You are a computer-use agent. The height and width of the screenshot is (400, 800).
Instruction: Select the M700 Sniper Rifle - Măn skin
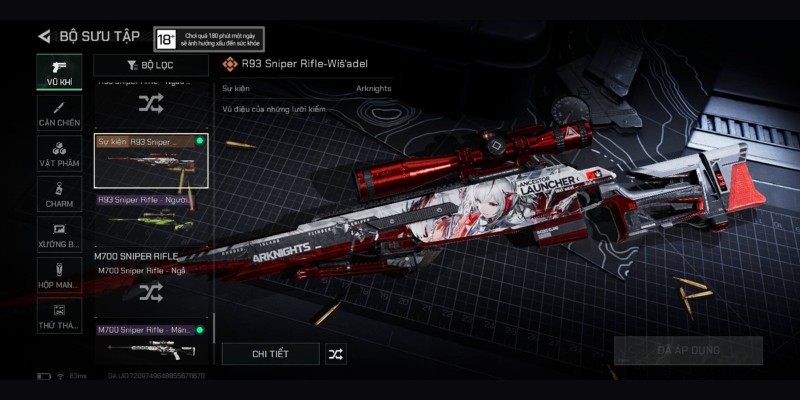pyautogui.click(x=151, y=342)
